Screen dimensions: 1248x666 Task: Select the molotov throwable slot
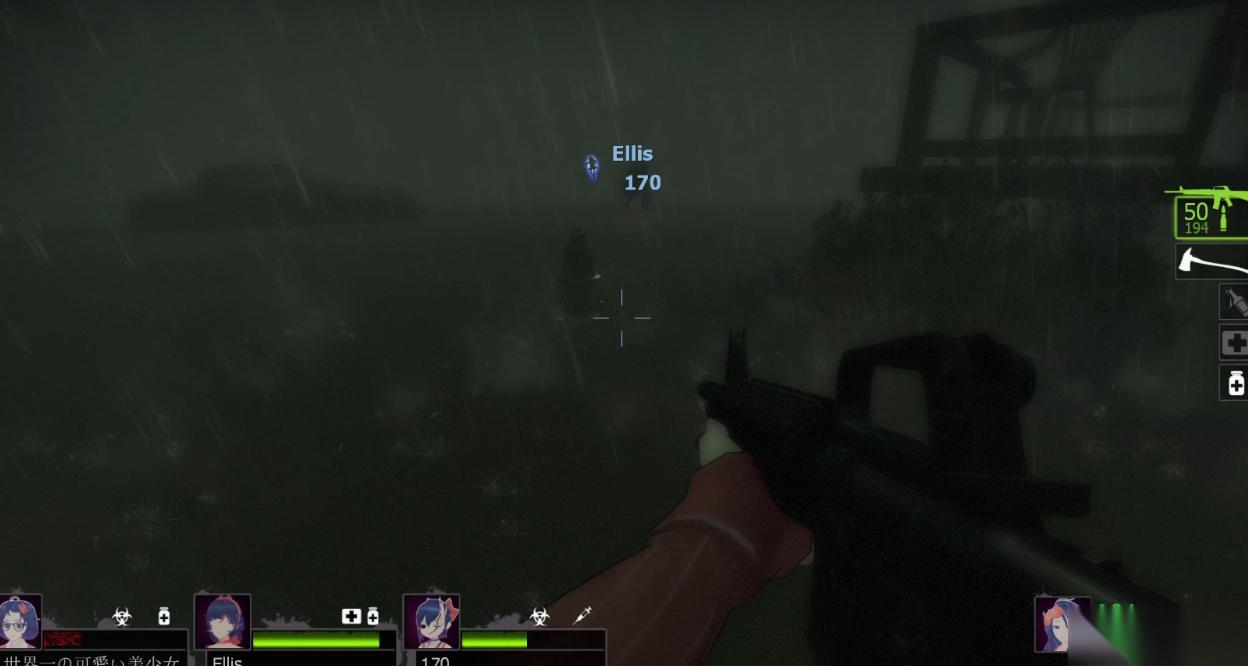pyautogui.click(x=1233, y=301)
